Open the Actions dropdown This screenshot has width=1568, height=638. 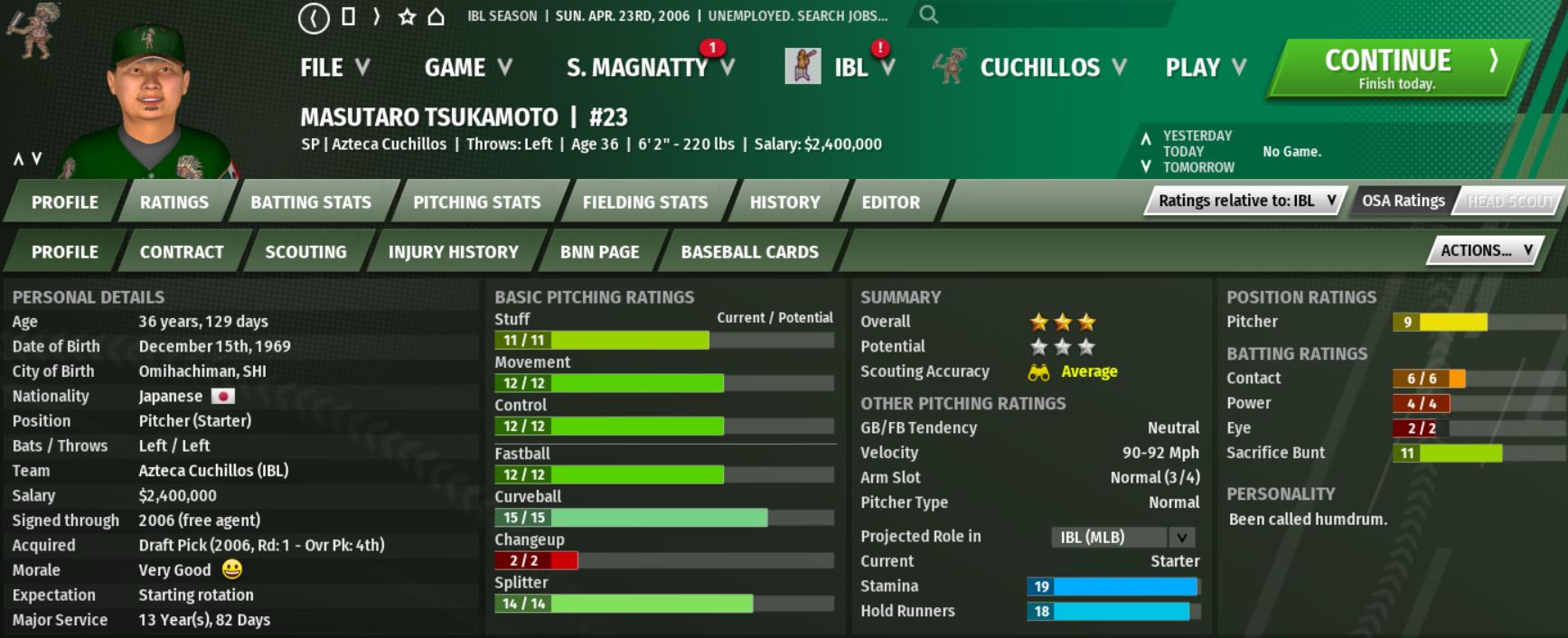click(1485, 250)
